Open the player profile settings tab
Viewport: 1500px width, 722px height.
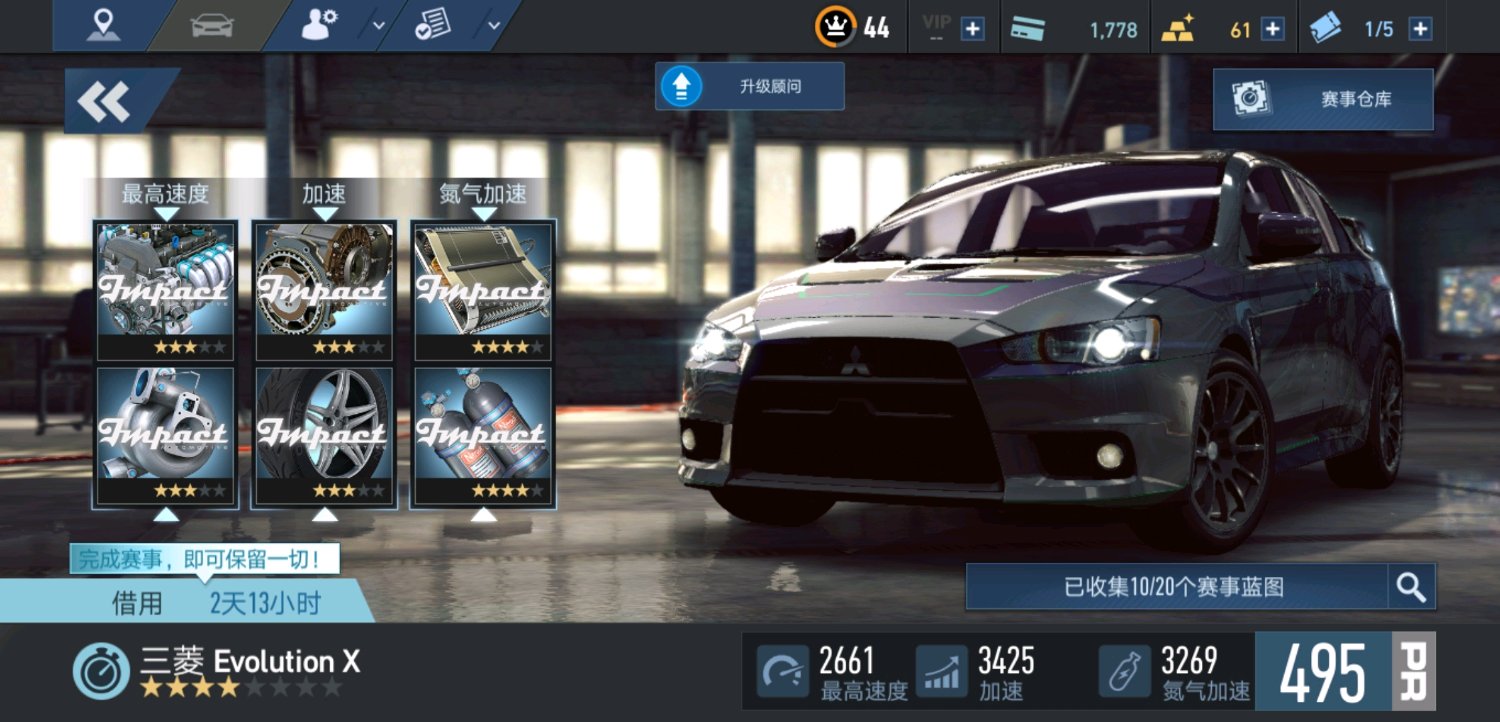coord(321,26)
